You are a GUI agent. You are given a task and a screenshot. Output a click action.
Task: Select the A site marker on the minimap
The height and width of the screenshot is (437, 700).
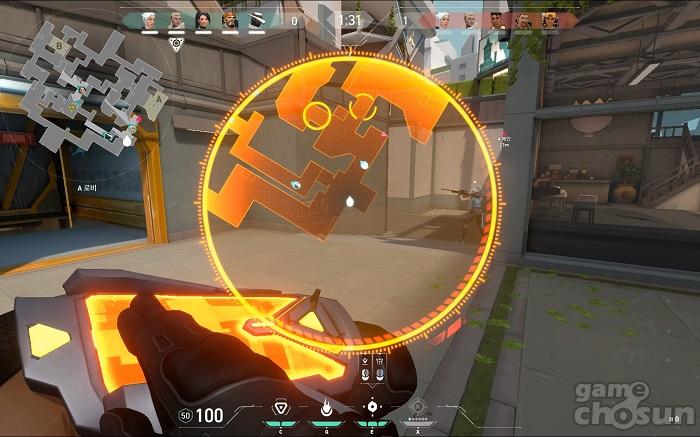(x=152, y=100)
